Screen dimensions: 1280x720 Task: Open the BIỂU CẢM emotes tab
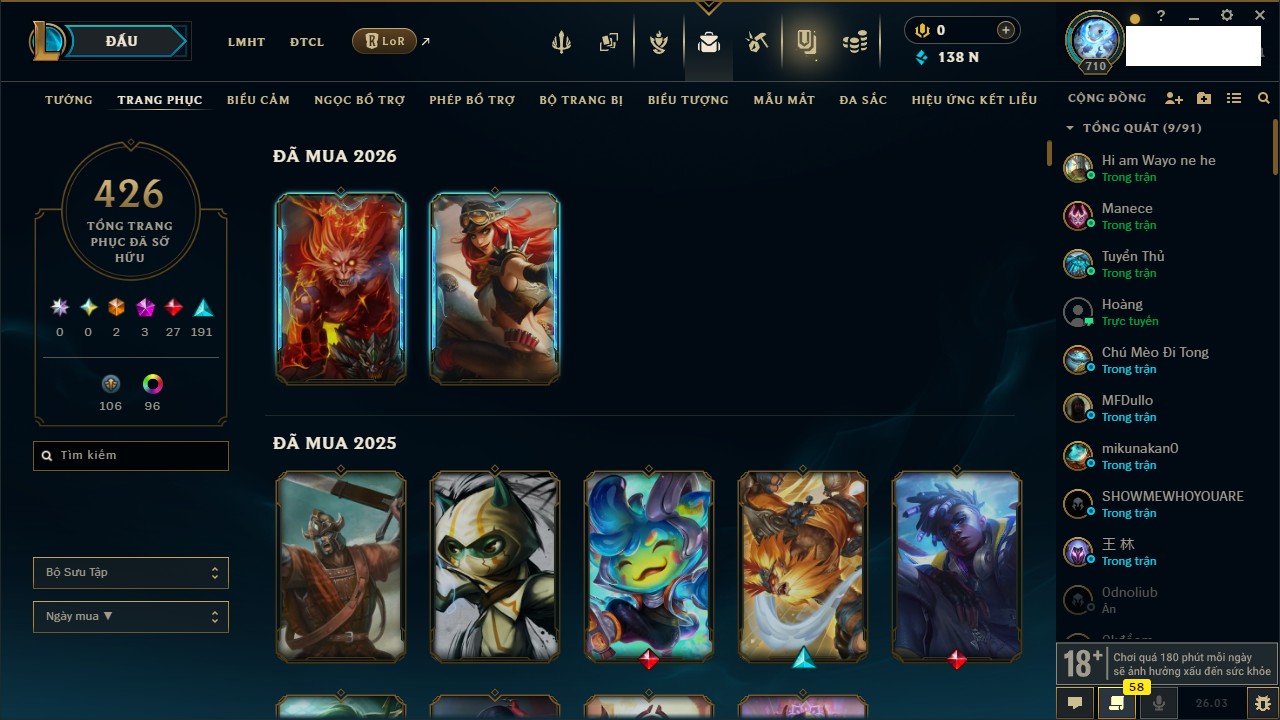pos(258,100)
